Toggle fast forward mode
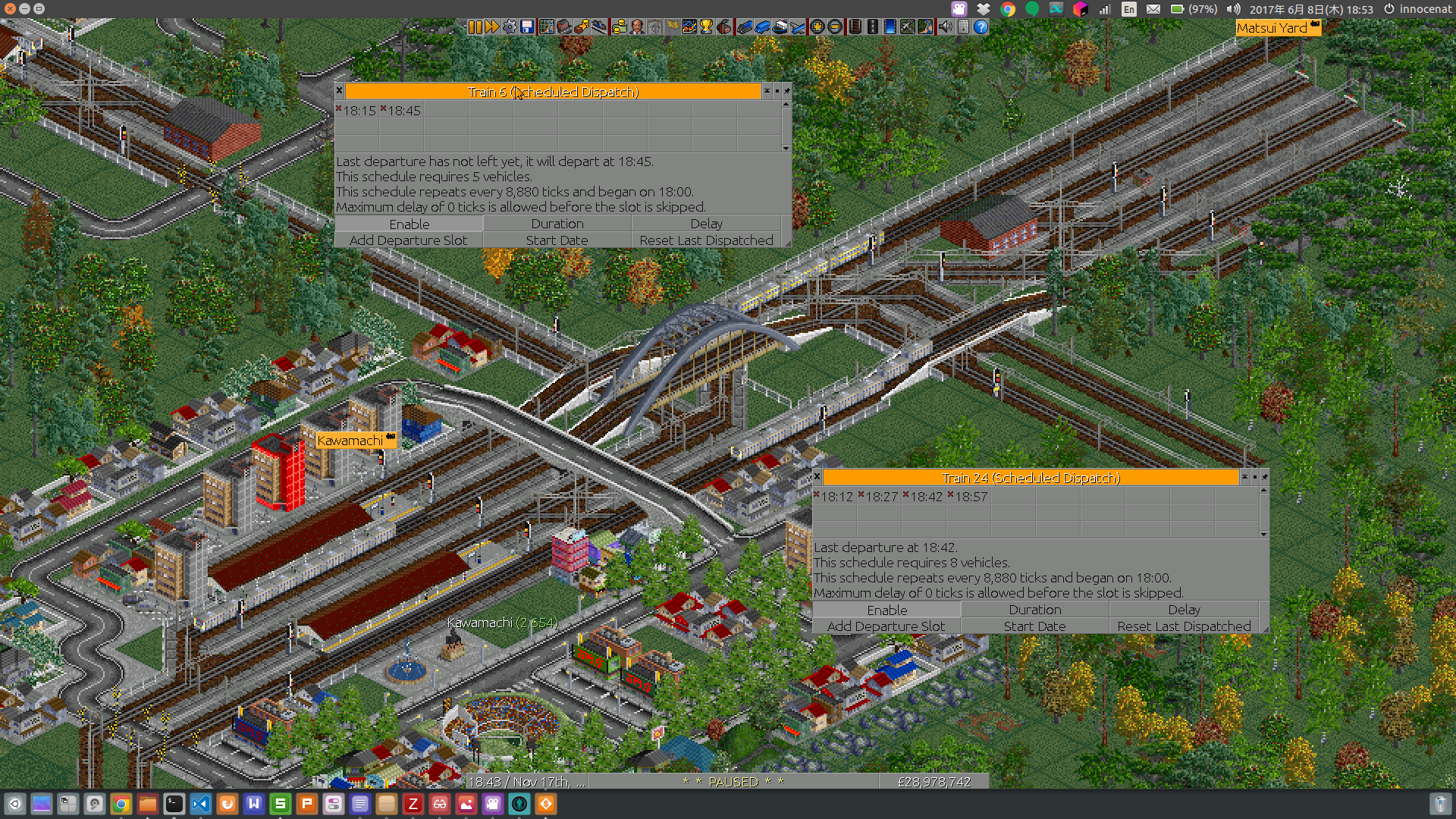This screenshot has width=1456, height=819. (492, 27)
